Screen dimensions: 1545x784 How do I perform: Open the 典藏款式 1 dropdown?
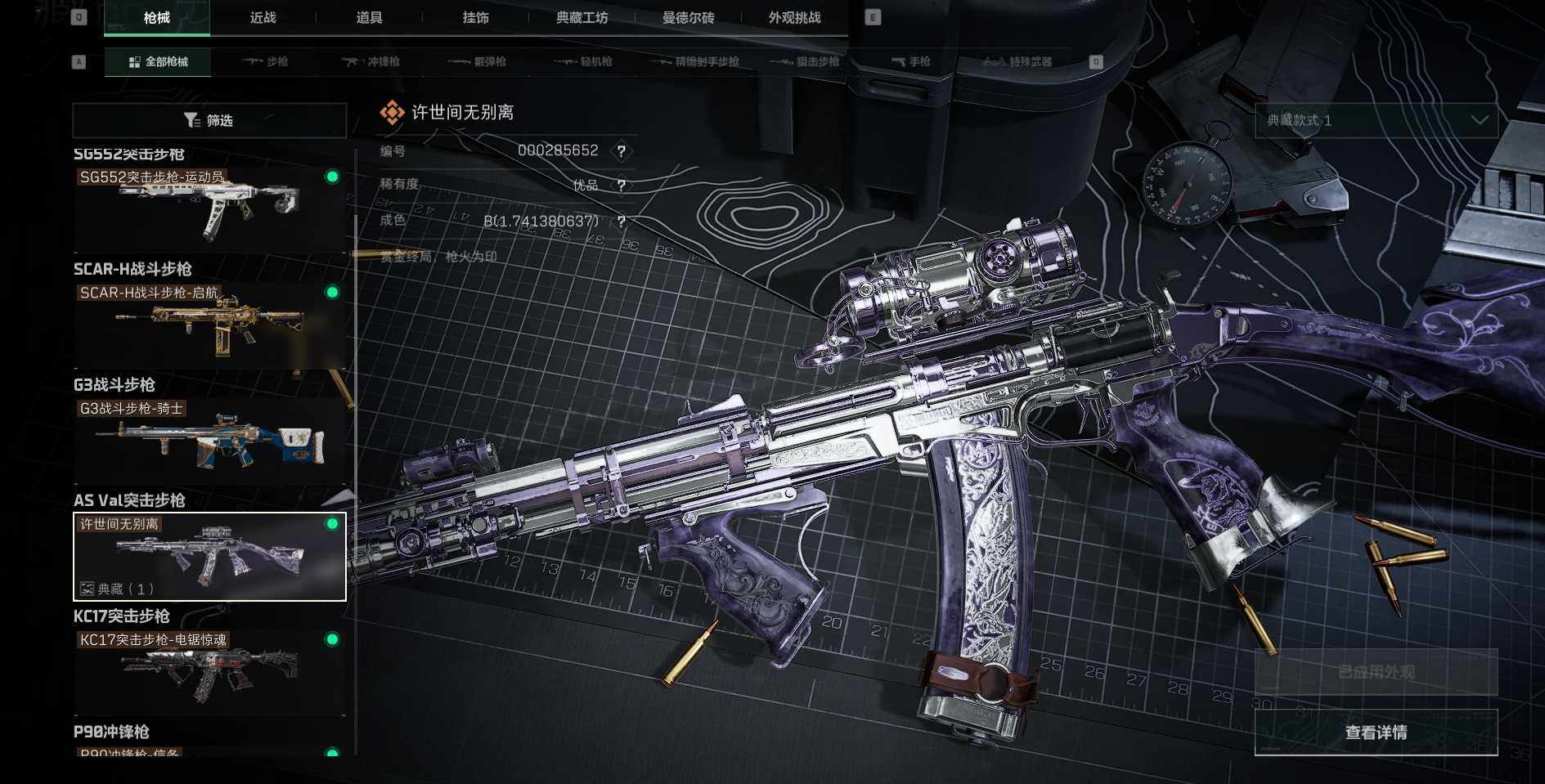1377,121
